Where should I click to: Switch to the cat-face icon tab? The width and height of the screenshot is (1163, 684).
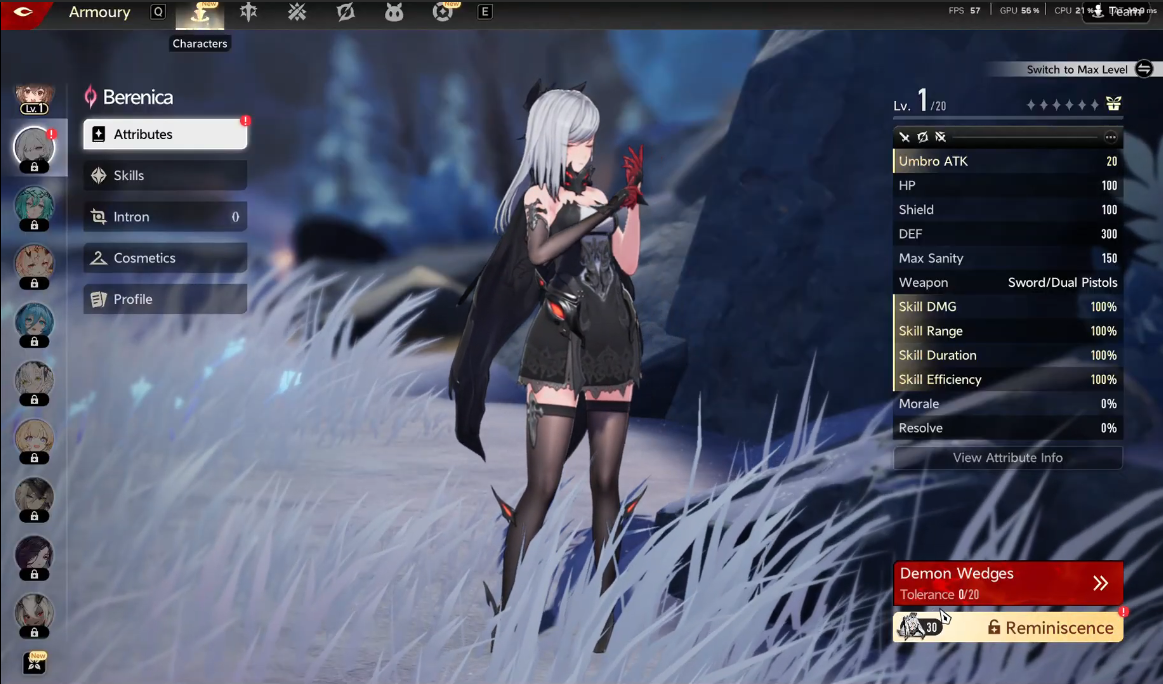pyautogui.click(x=394, y=12)
